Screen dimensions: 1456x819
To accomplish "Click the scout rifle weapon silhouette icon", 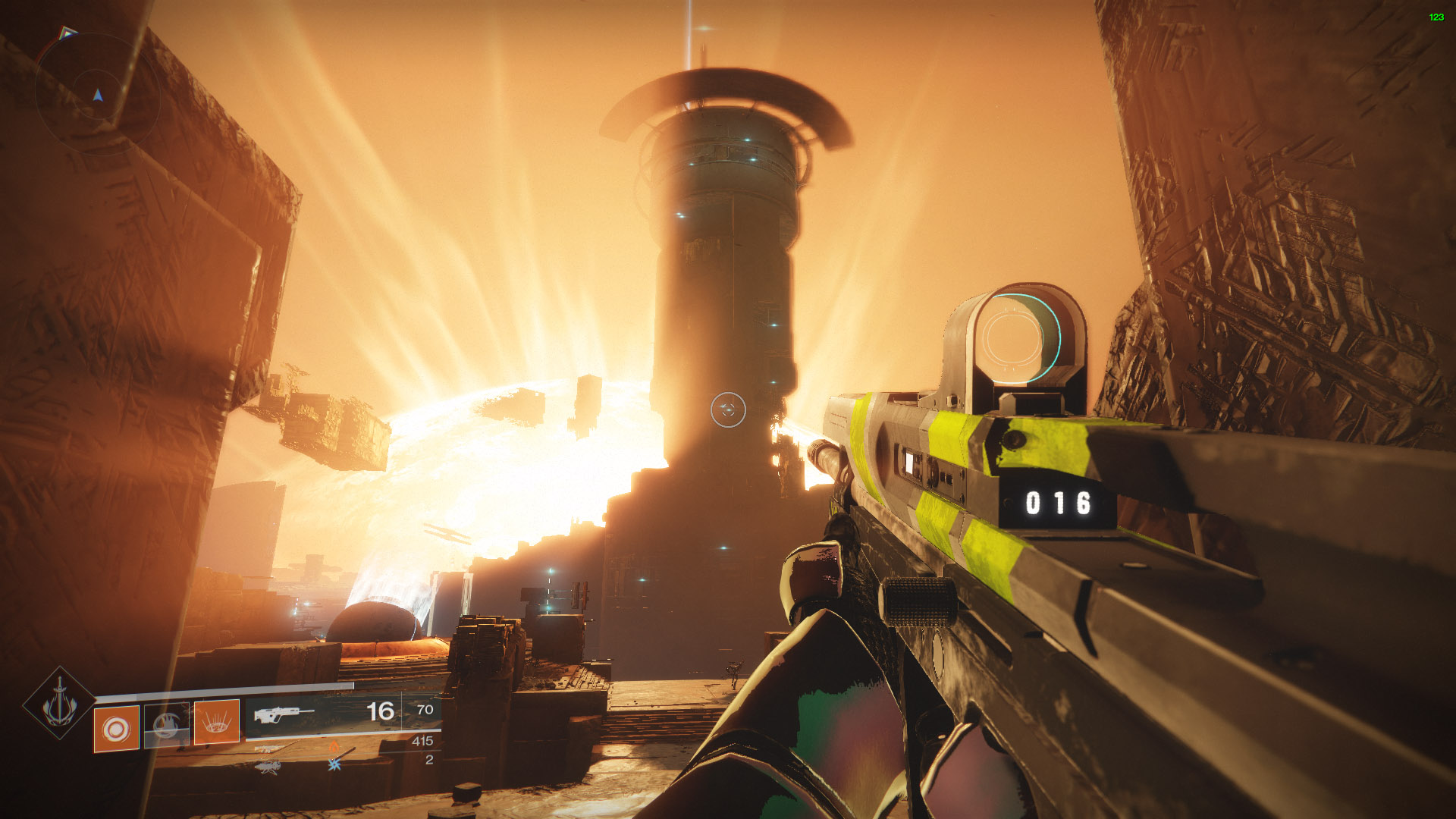I will [284, 714].
